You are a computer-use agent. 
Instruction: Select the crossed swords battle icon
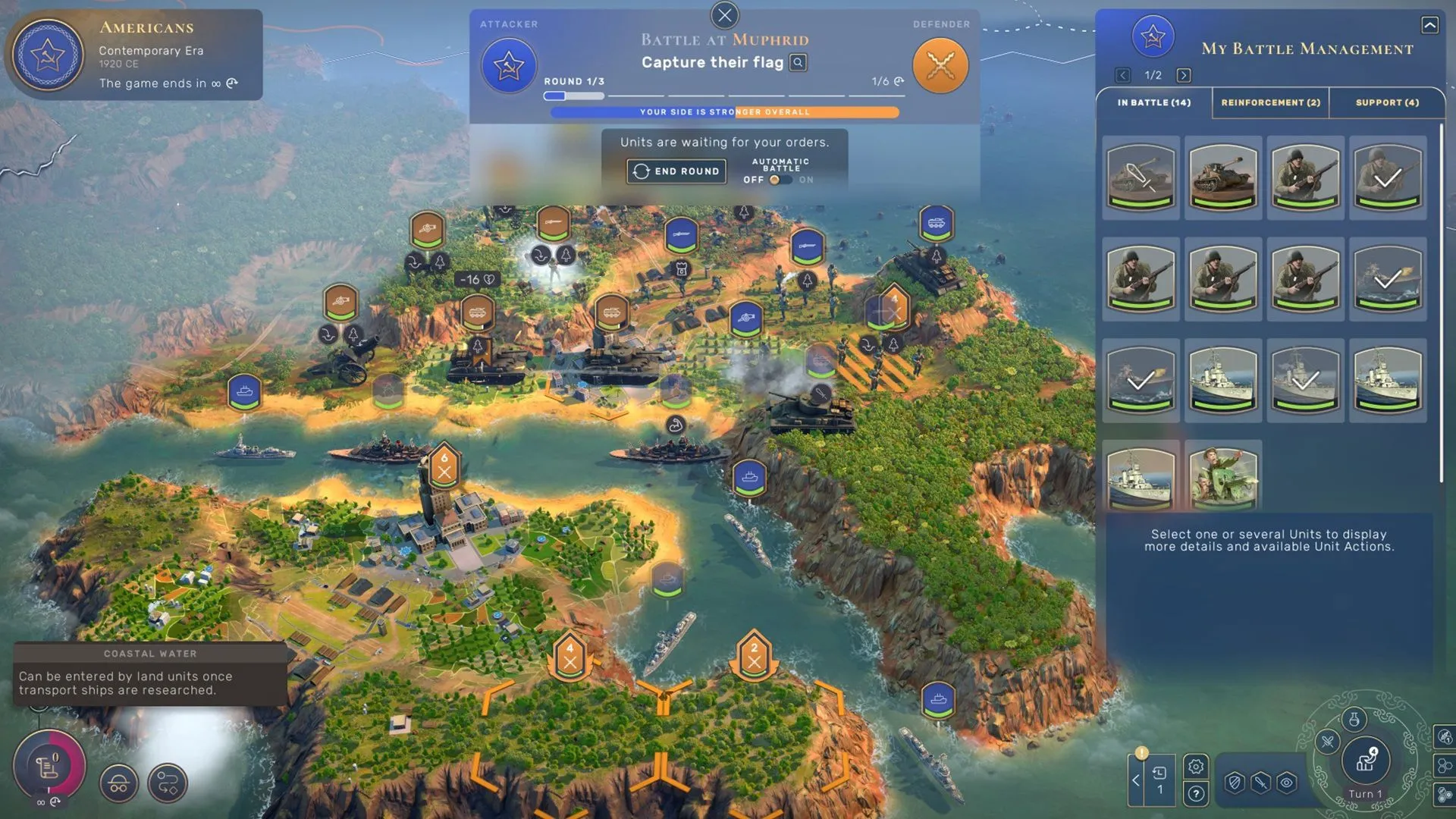(x=940, y=65)
